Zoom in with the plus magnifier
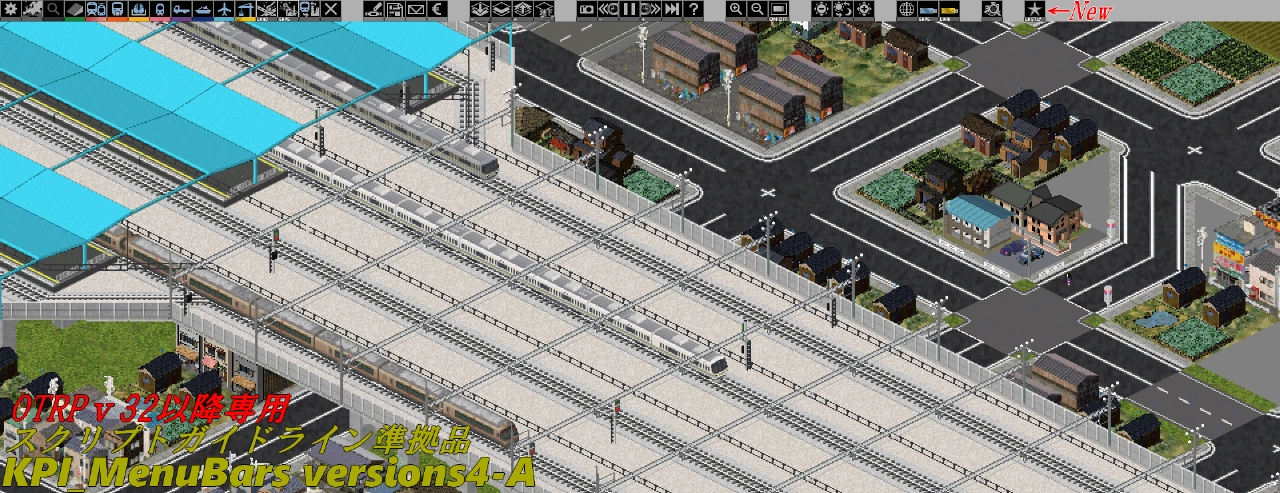 pyautogui.click(x=736, y=9)
